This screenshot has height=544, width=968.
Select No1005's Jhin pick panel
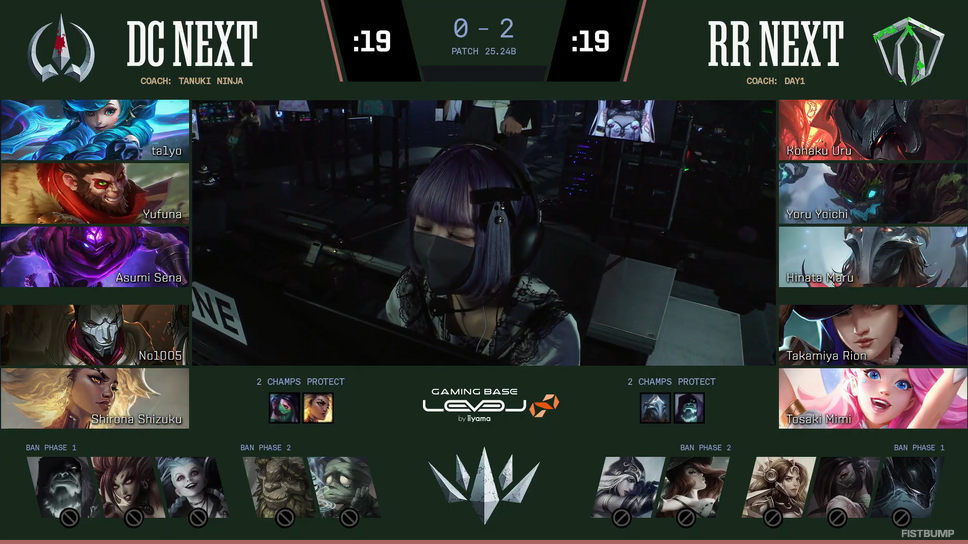[x=95, y=335]
